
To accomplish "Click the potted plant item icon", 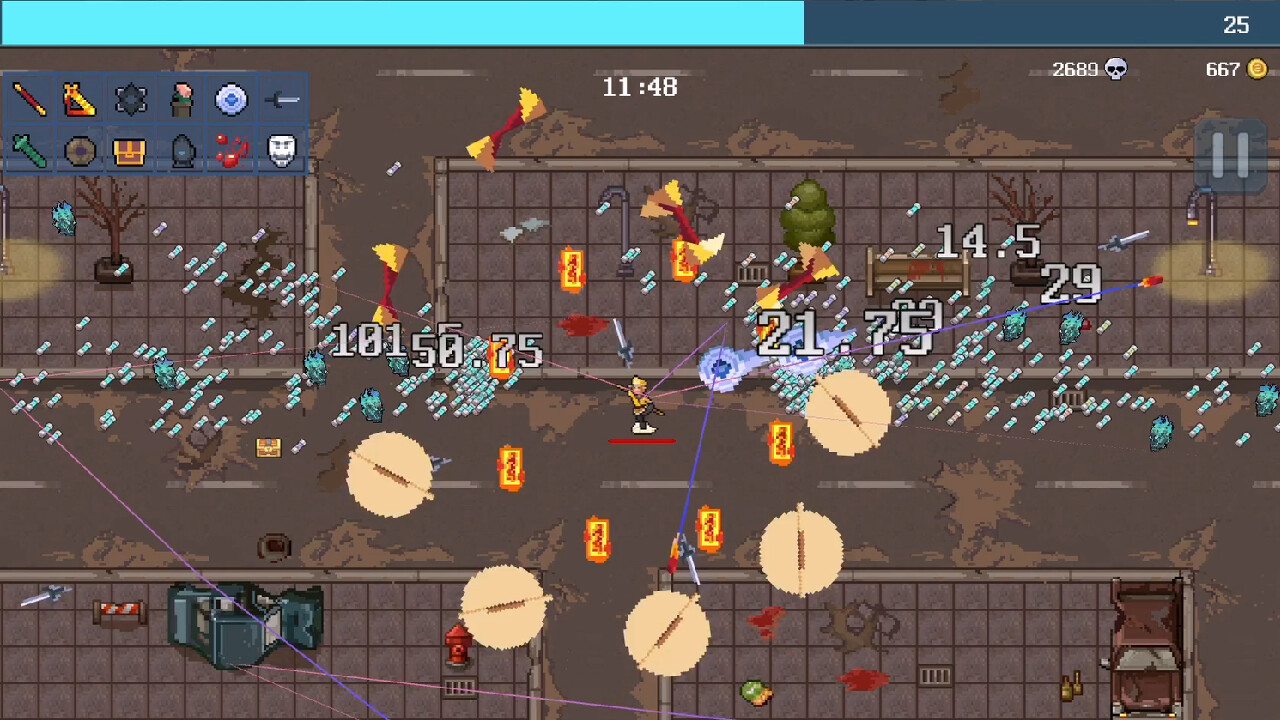I will tap(181, 99).
